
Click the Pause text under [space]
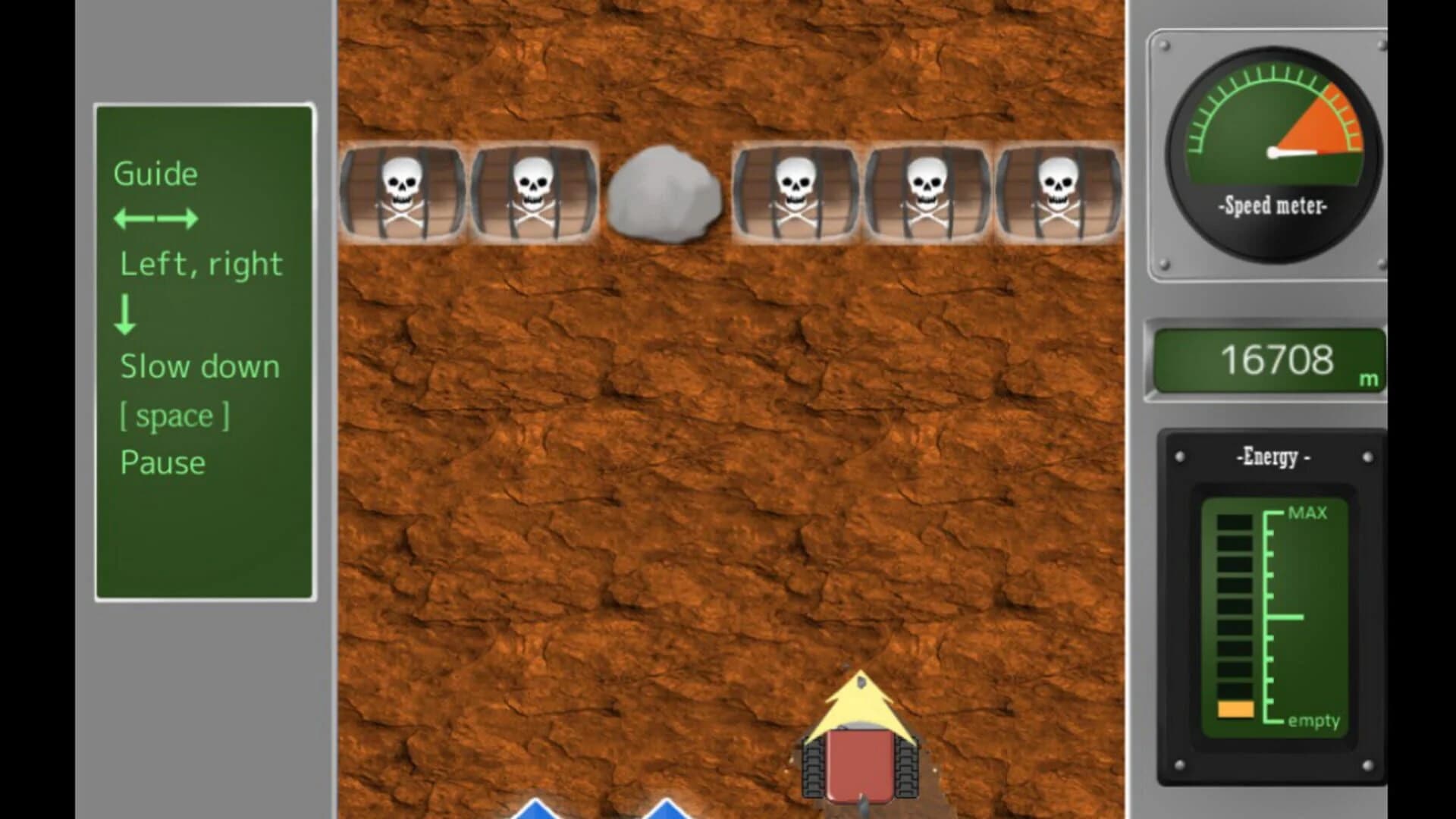click(x=162, y=463)
